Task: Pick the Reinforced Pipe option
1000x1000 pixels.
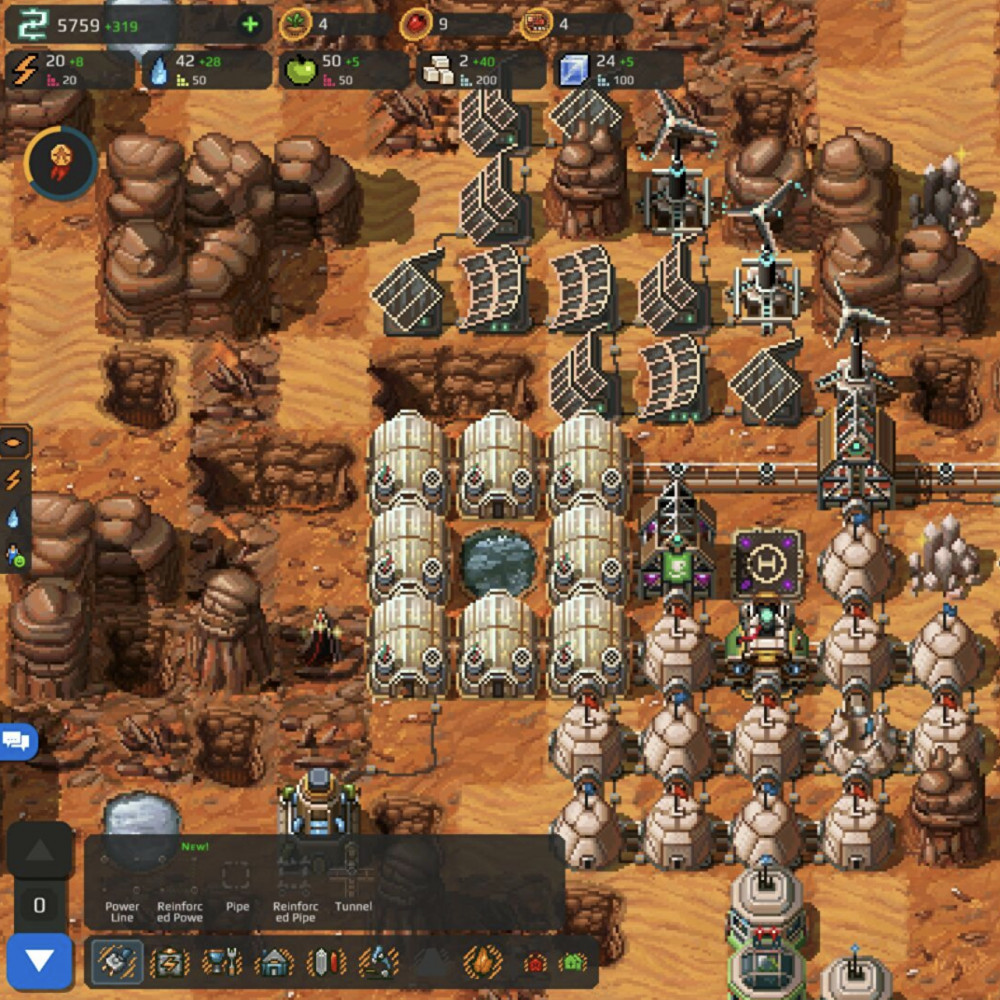Action: click(x=295, y=885)
